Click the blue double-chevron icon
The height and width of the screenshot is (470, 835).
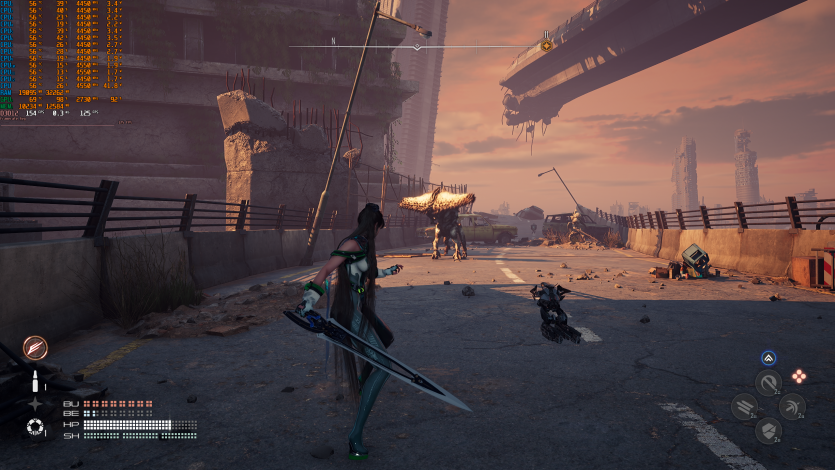(x=768, y=358)
